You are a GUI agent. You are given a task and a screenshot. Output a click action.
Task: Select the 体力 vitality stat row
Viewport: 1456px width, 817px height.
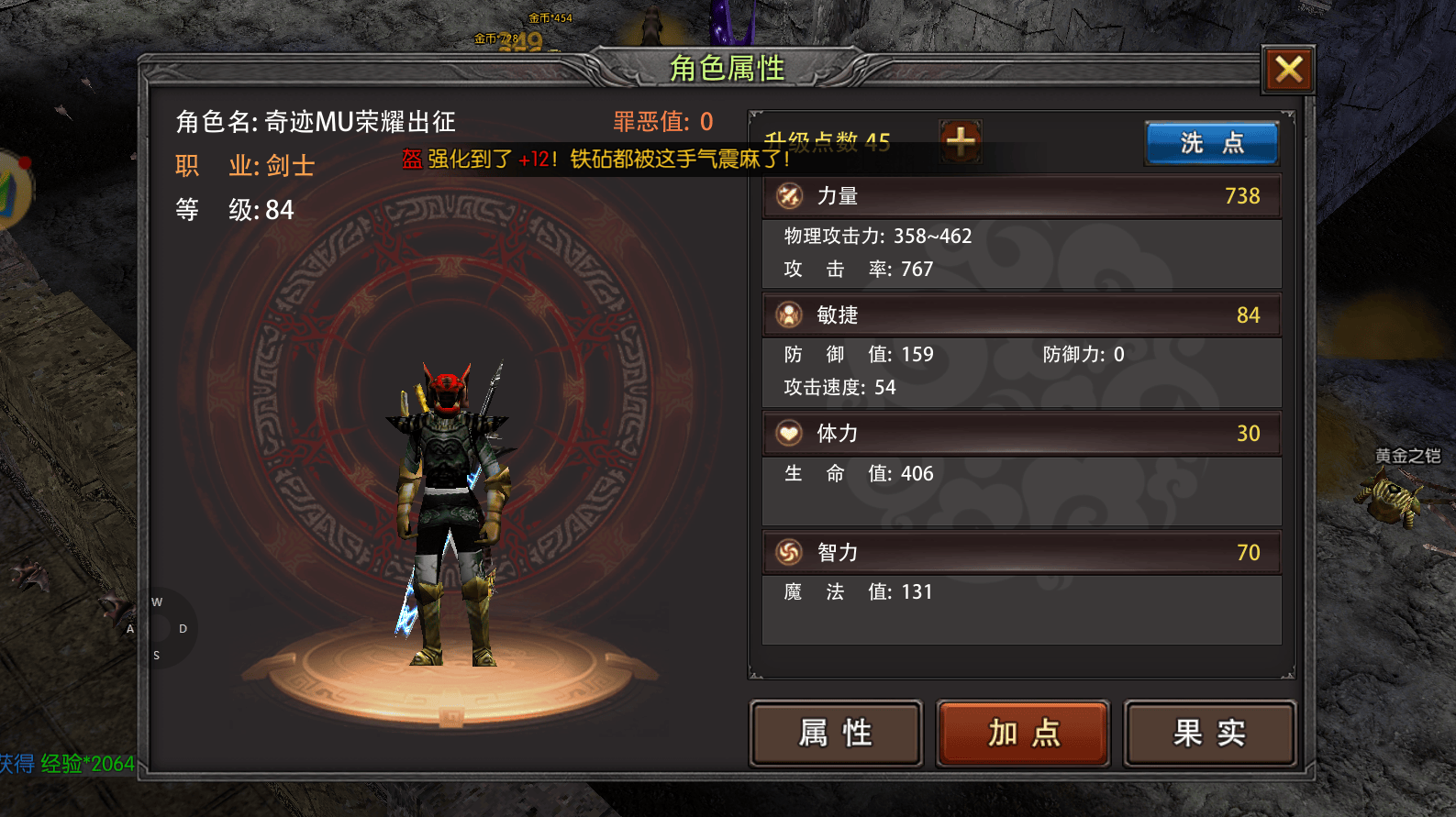pyautogui.click(x=1021, y=434)
